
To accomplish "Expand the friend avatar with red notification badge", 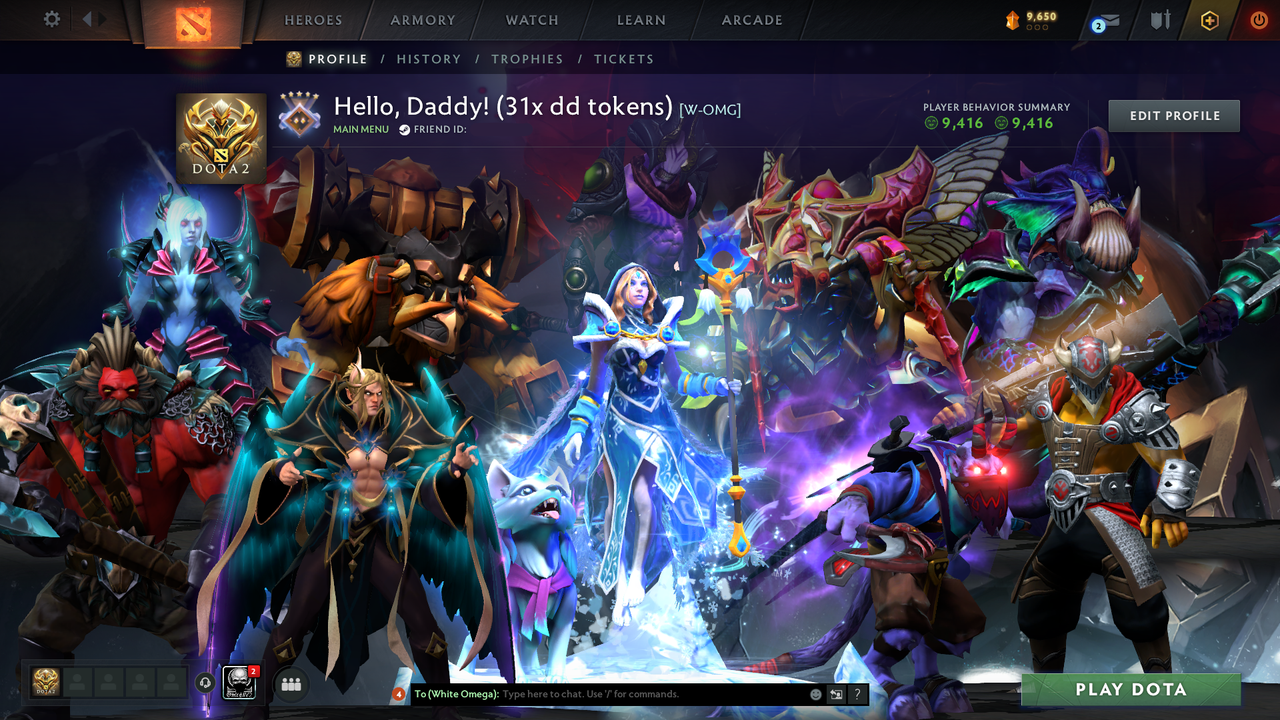I will [239, 683].
